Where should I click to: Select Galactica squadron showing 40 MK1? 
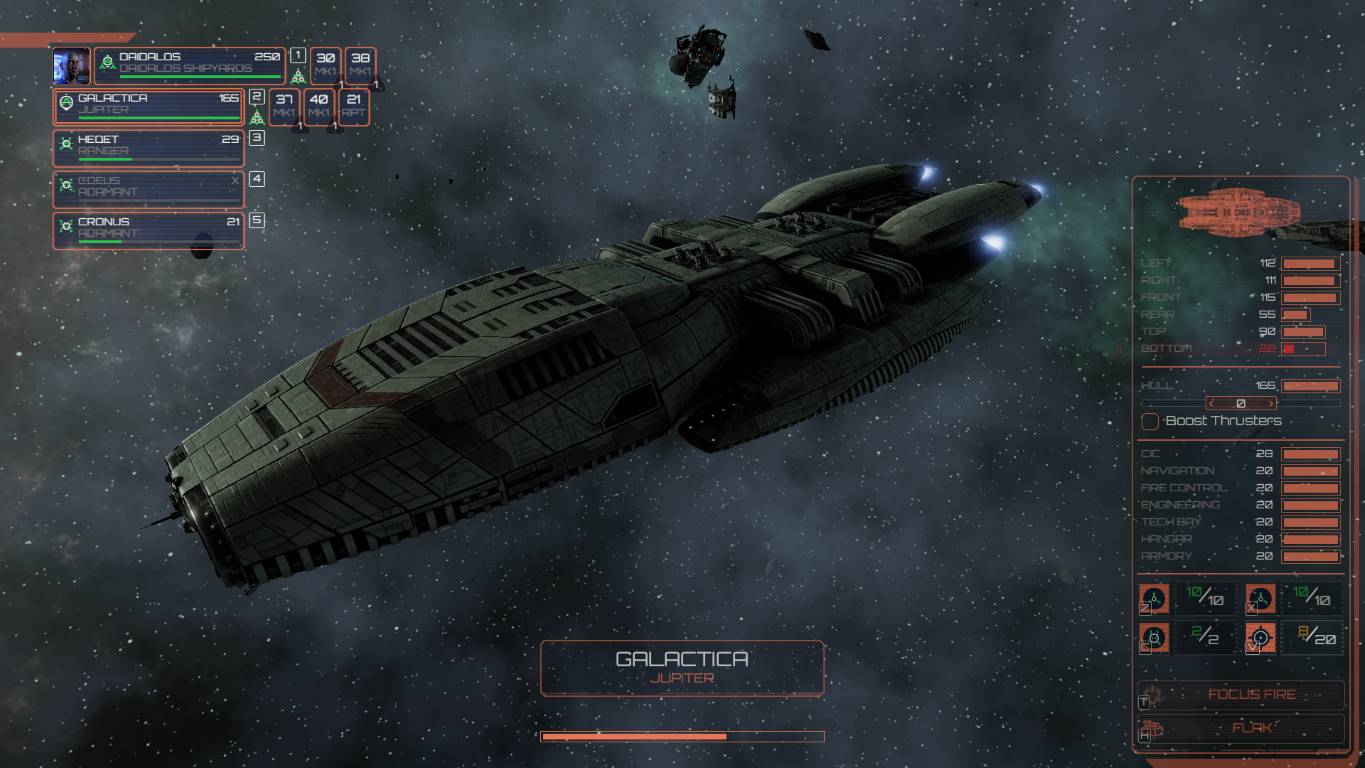[x=319, y=106]
